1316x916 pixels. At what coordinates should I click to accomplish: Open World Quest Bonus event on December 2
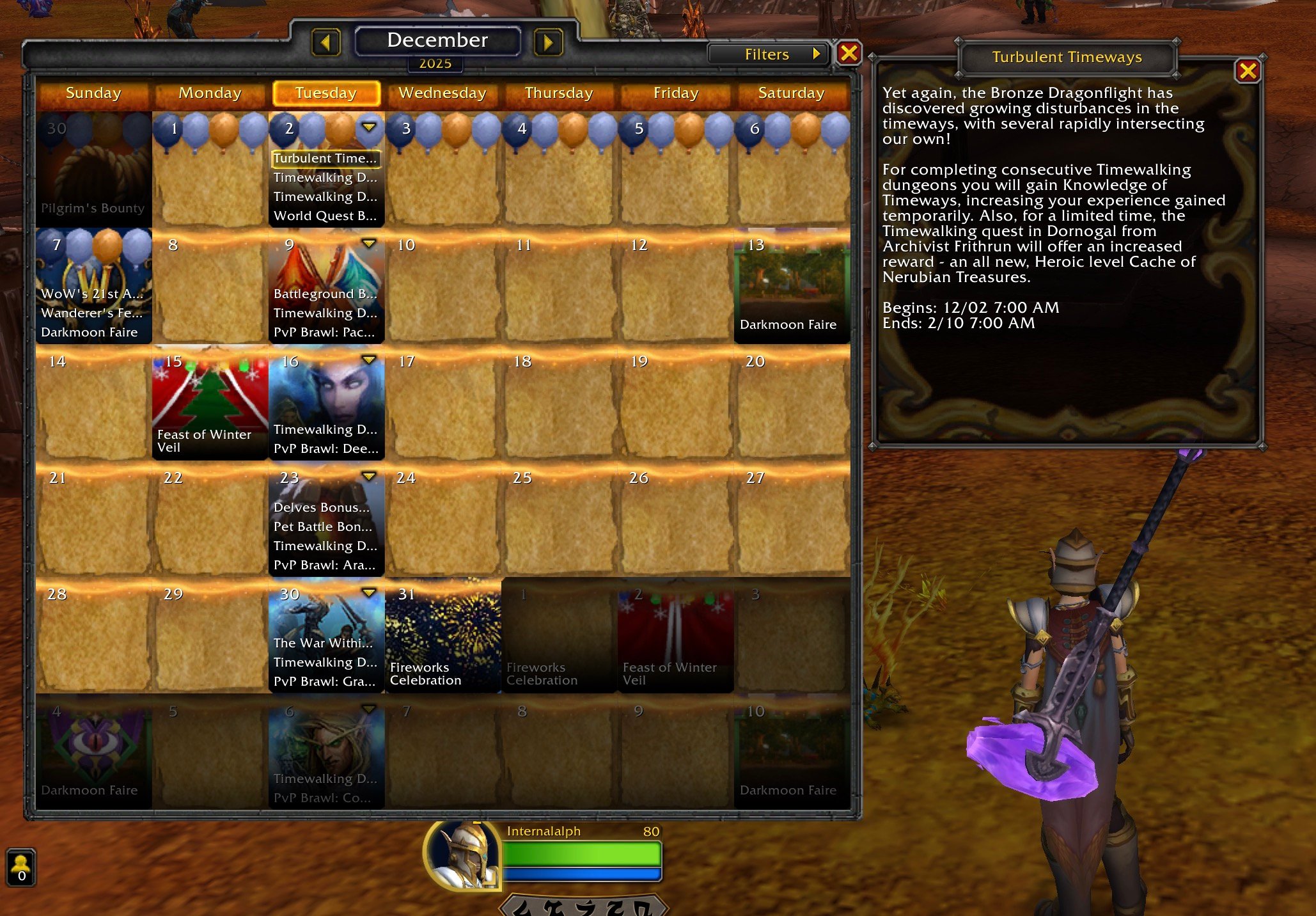coord(325,216)
